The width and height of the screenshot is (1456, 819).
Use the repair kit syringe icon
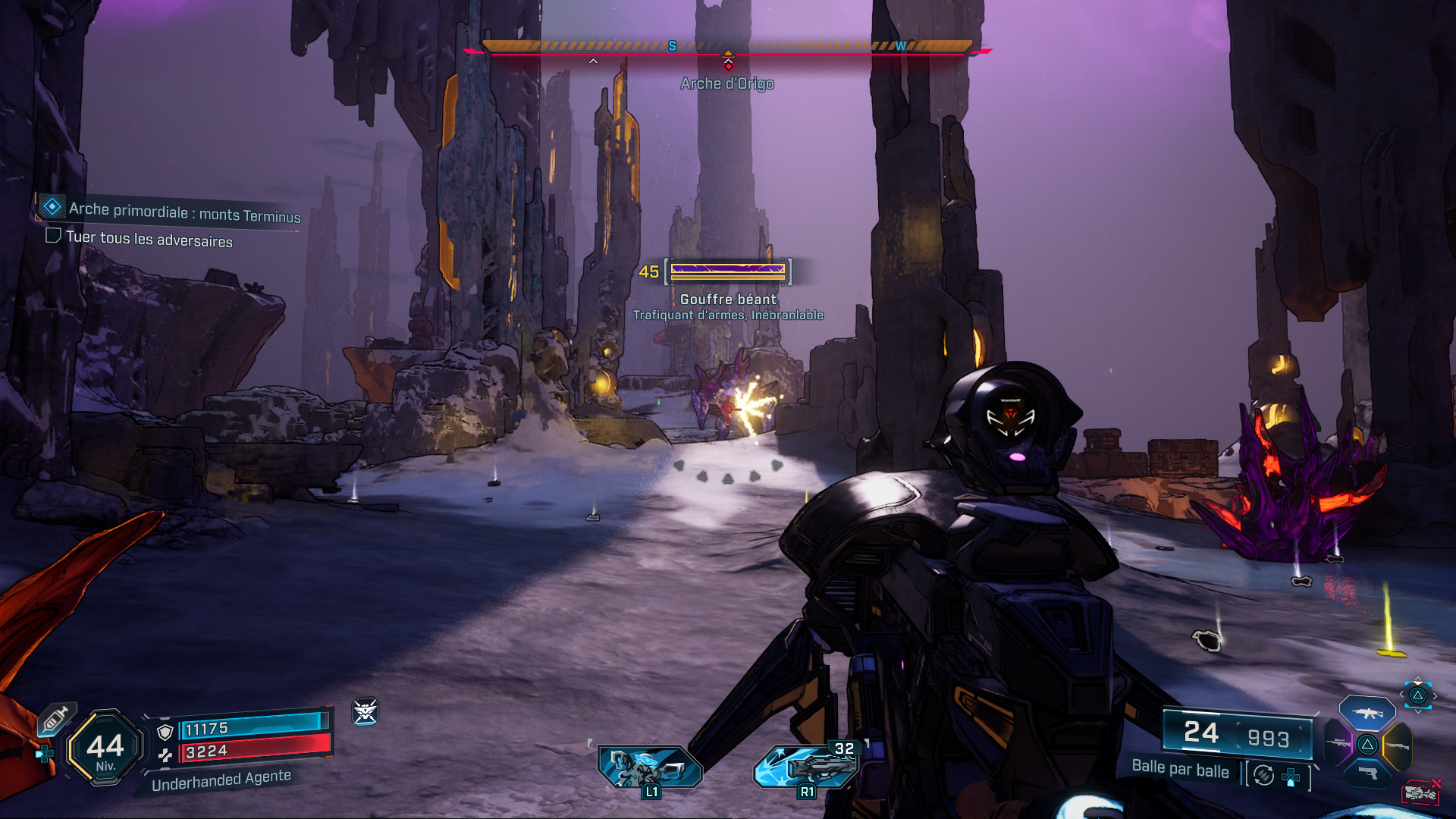[56, 718]
